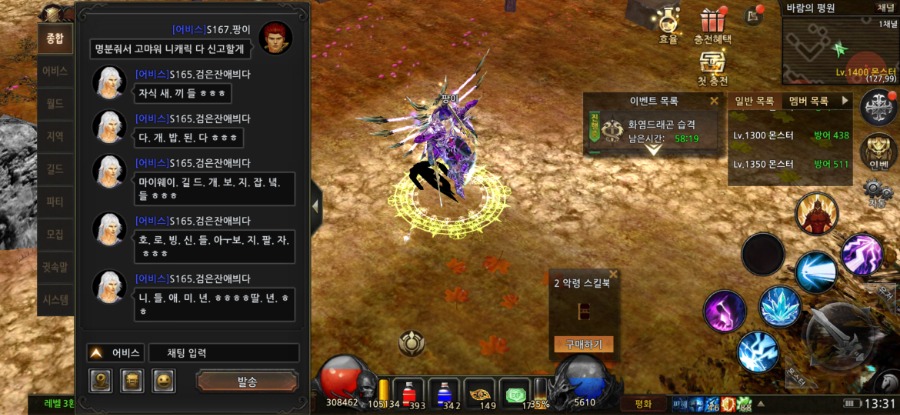Switch to the 귓속말 chat tab
The image size is (900, 415).
[x=56, y=266]
